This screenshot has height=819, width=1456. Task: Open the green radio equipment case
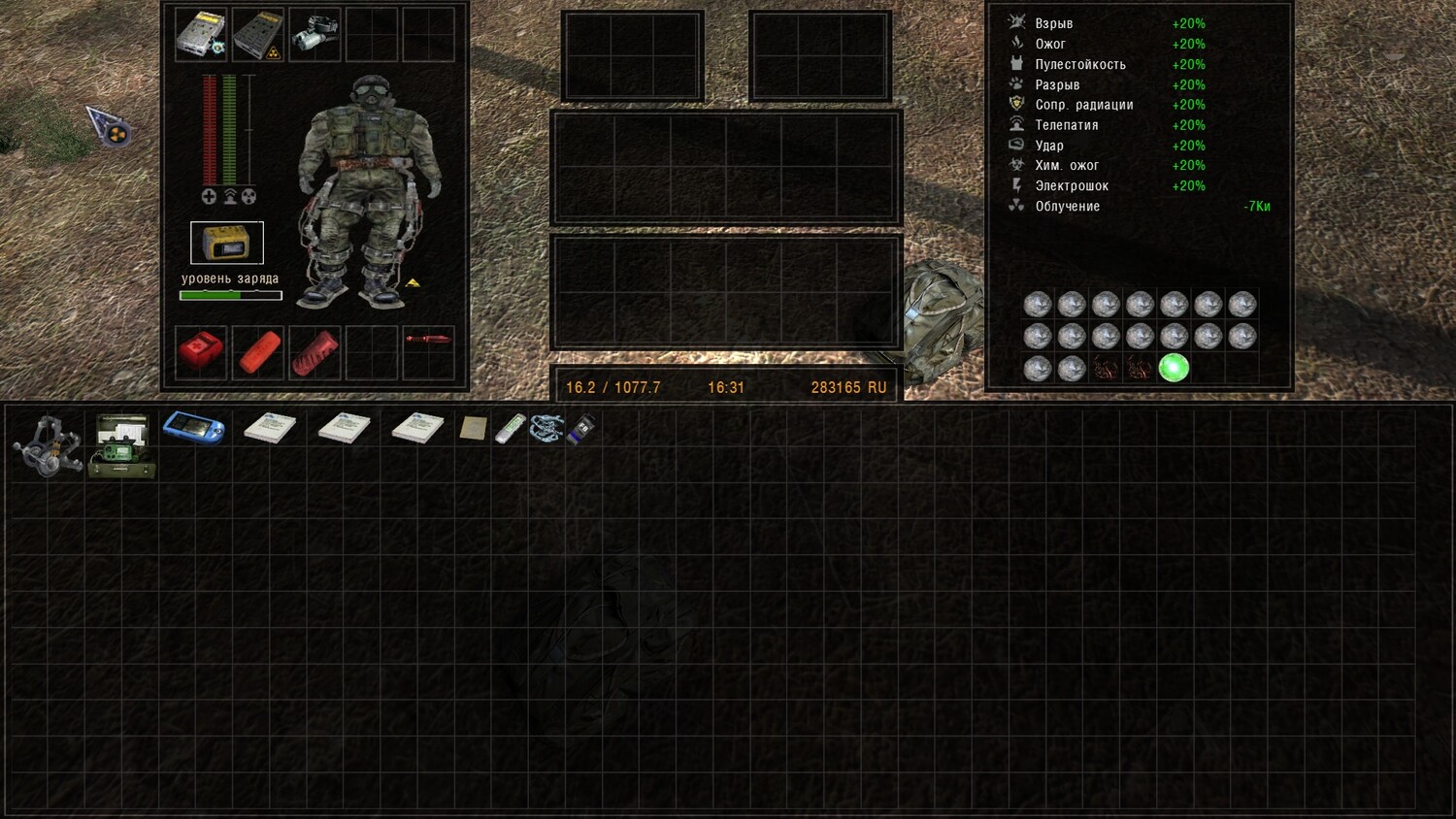coord(121,446)
